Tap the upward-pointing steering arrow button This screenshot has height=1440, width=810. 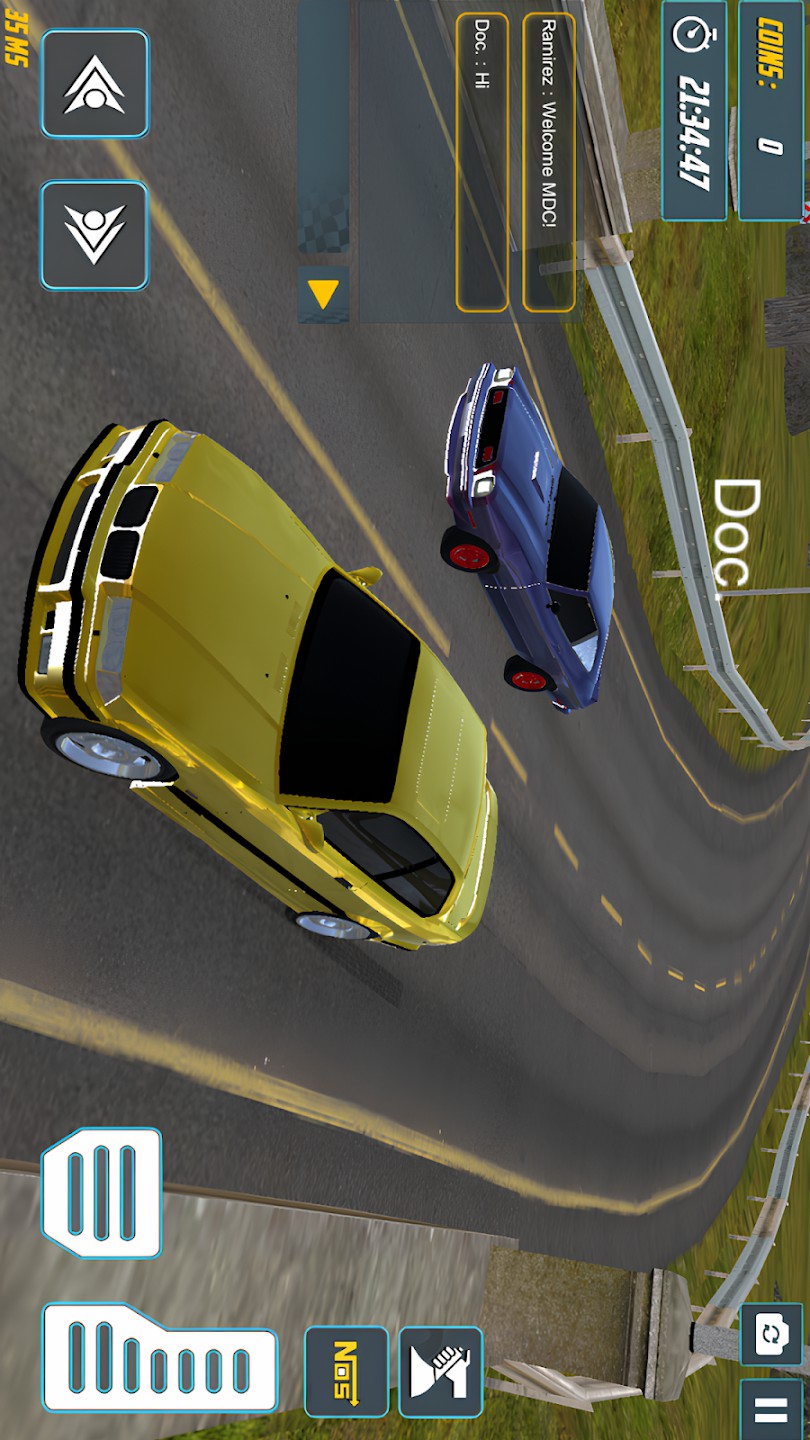point(95,84)
